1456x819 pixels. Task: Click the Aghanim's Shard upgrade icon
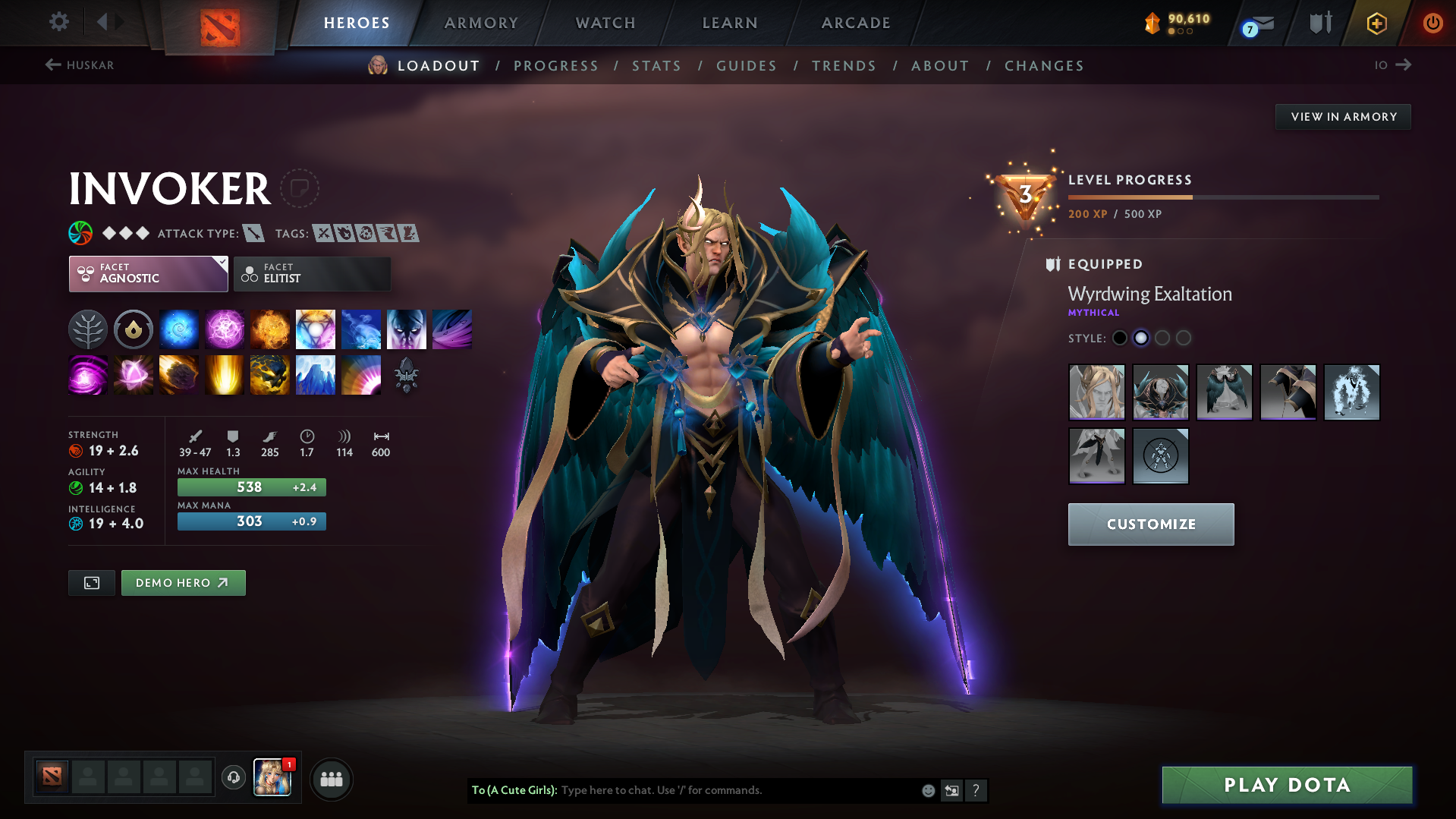tap(407, 375)
